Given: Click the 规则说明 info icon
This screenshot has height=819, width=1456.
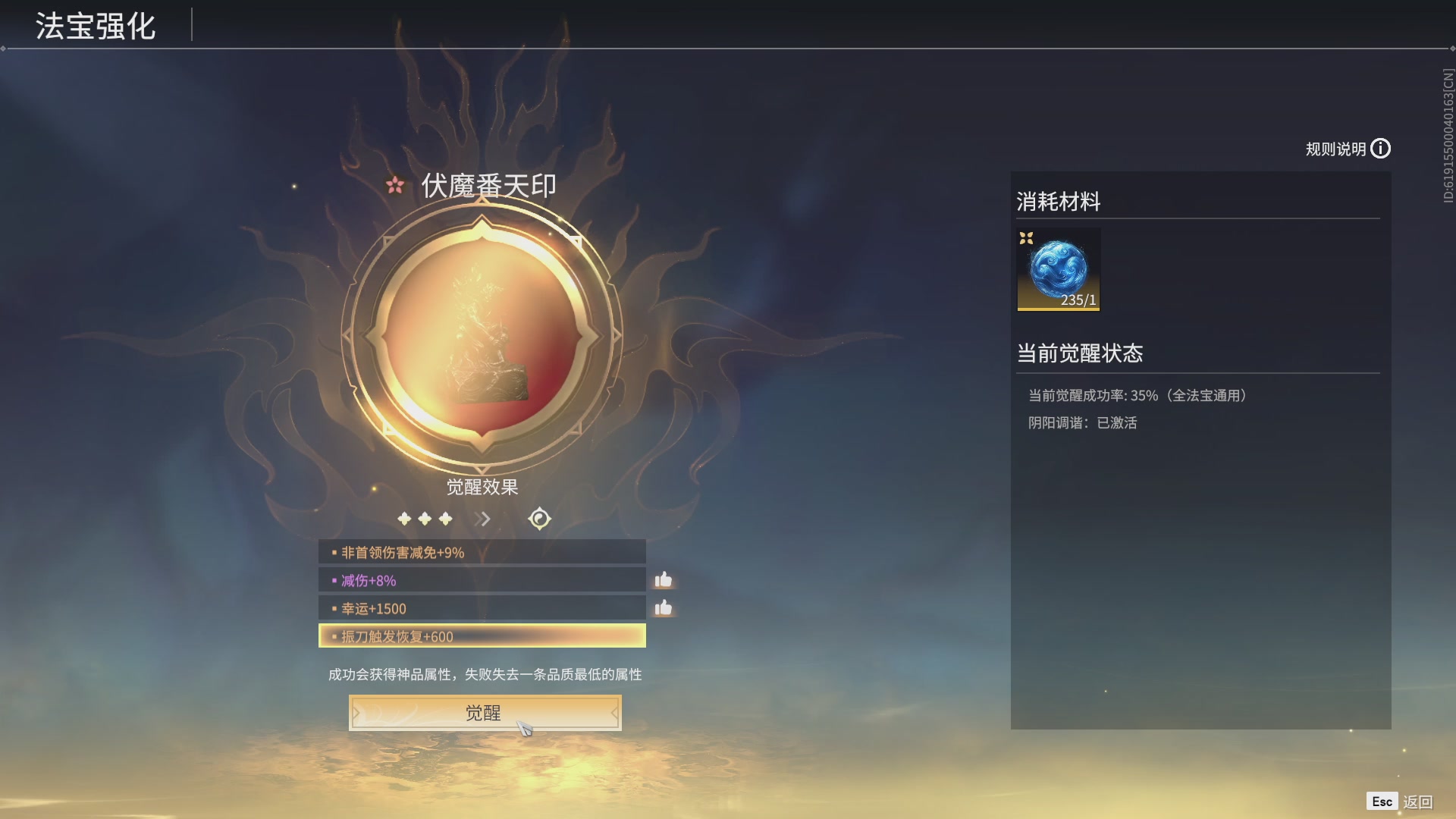Looking at the screenshot, I should (1382, 149).
